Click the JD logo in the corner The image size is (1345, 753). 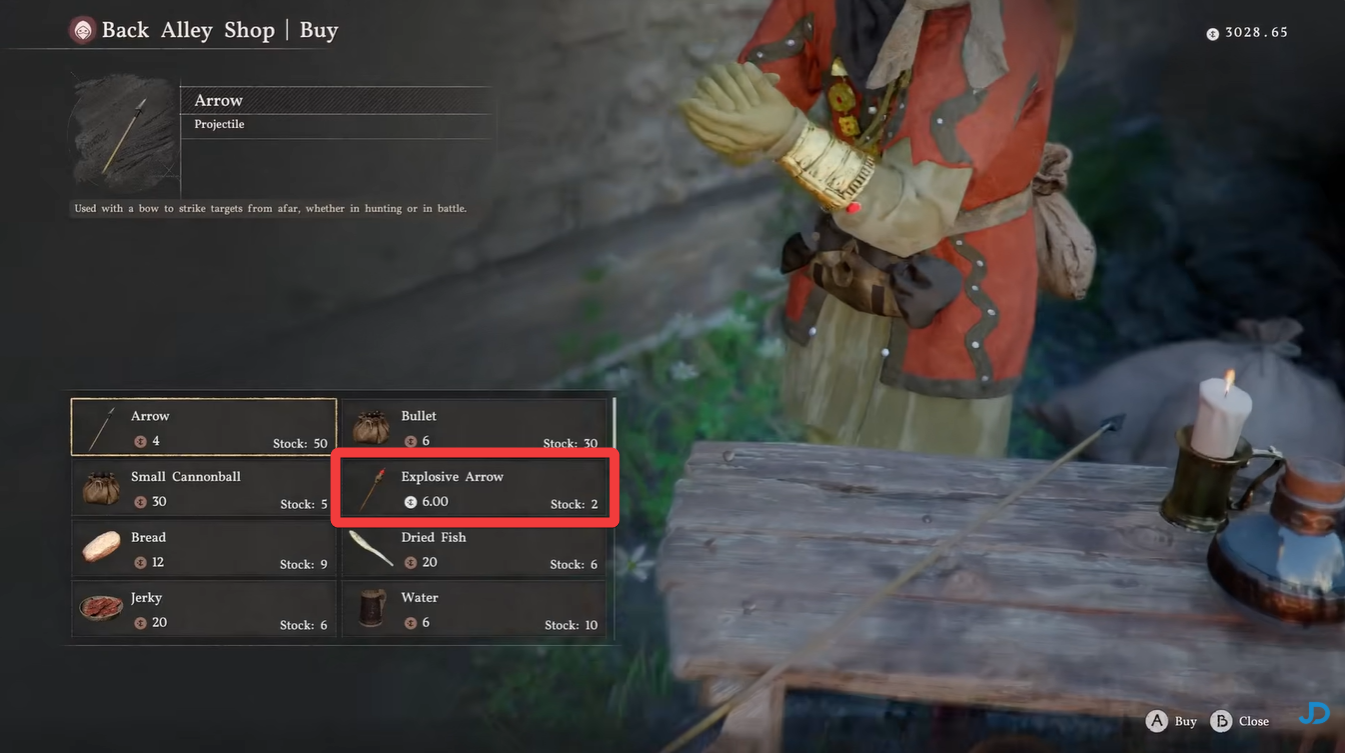1313,713
